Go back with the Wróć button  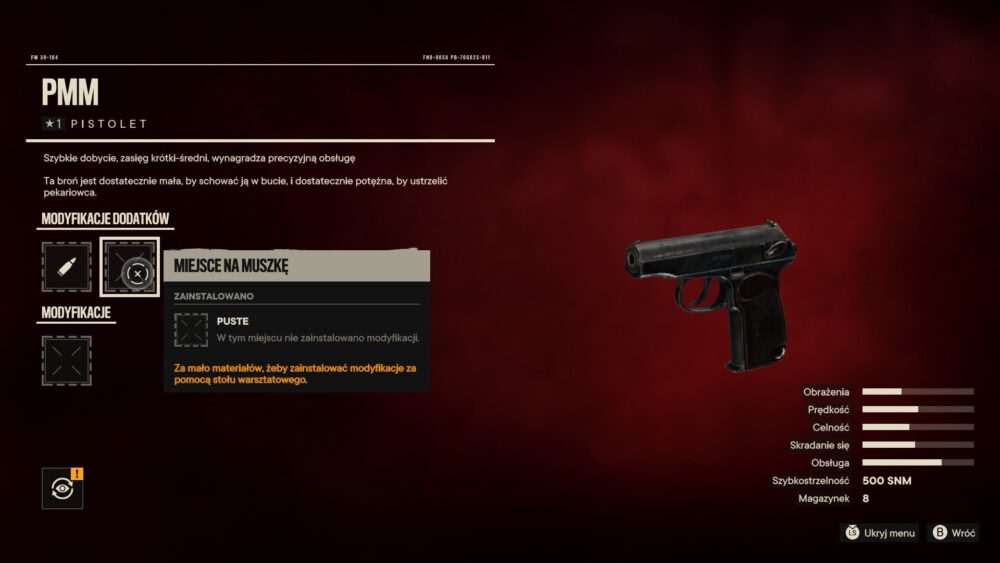(x=953, y=533)
